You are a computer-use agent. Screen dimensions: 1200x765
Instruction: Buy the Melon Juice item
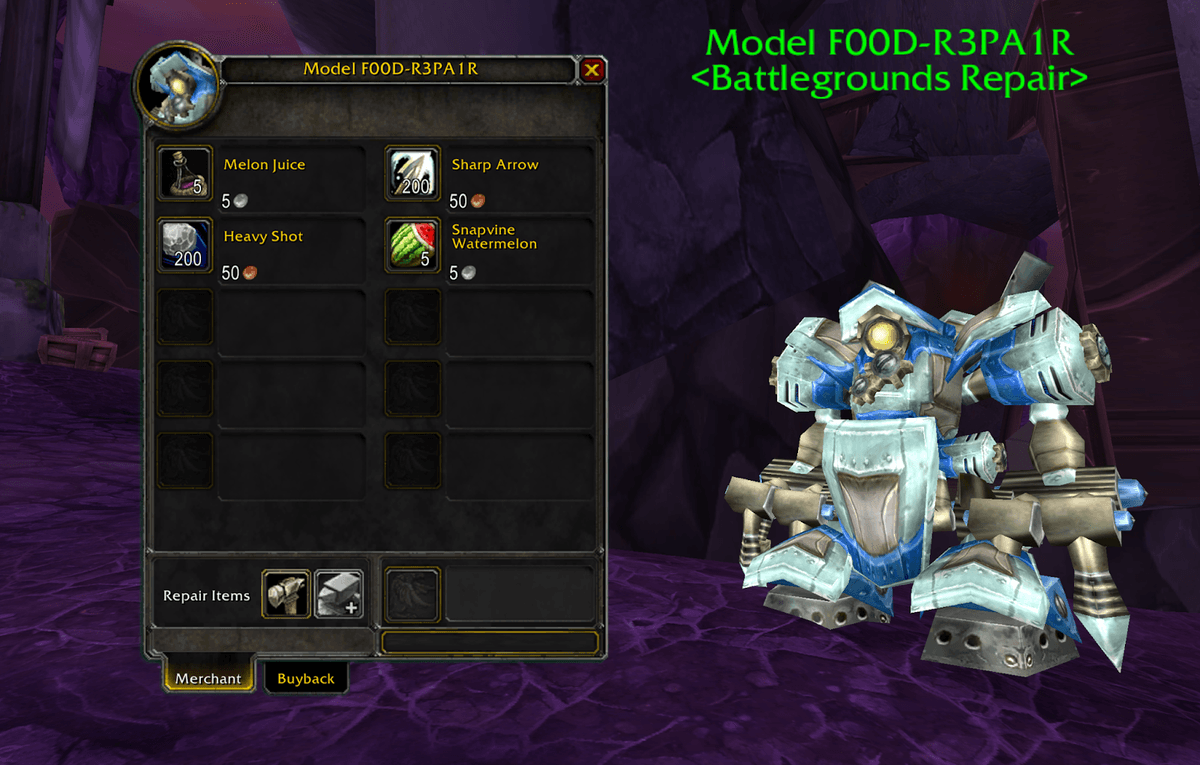(x=186, y=173)
